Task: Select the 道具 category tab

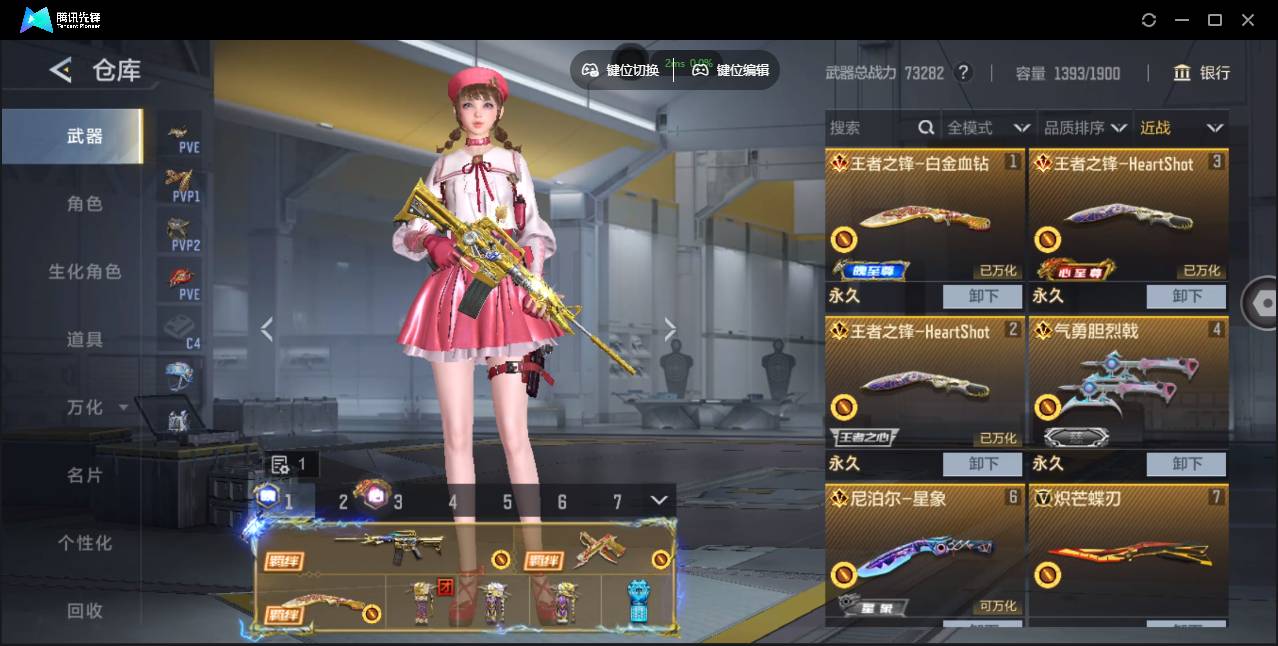Action: [x=85, y=340]
